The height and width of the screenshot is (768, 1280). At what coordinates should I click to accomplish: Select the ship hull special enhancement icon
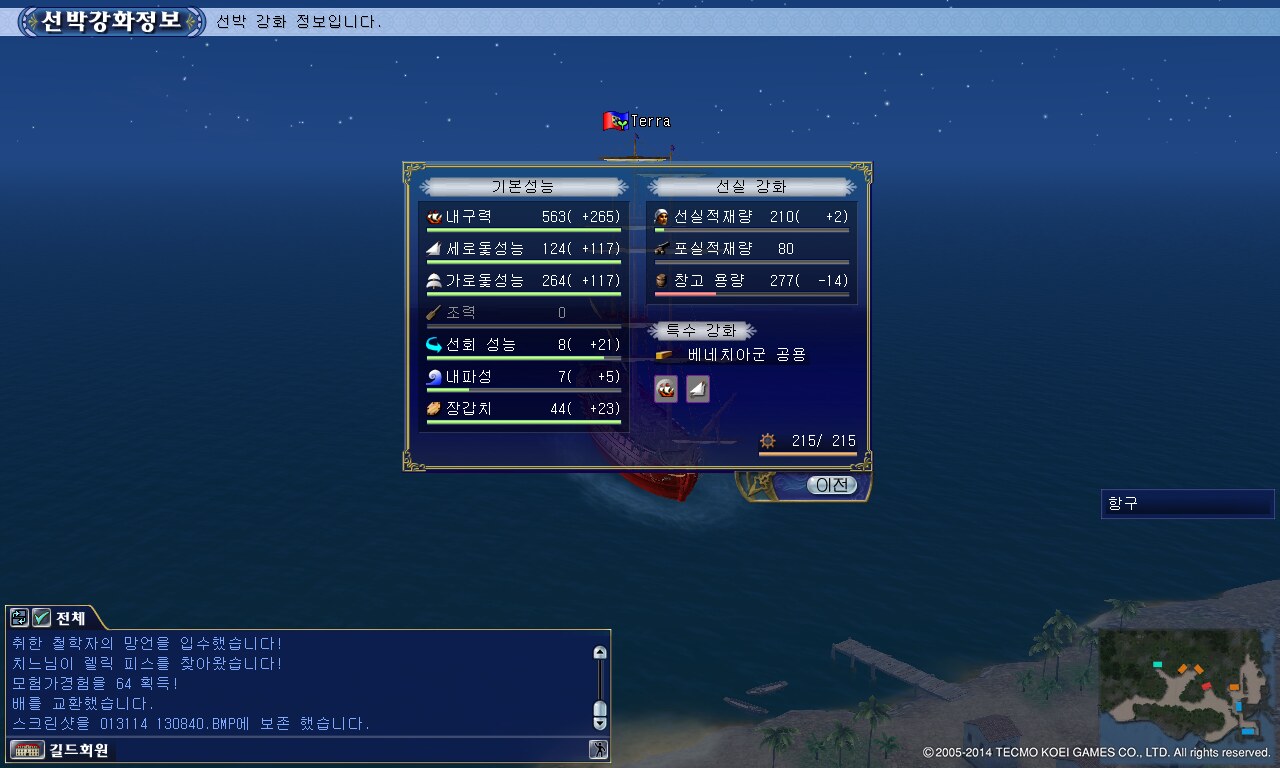666,390
